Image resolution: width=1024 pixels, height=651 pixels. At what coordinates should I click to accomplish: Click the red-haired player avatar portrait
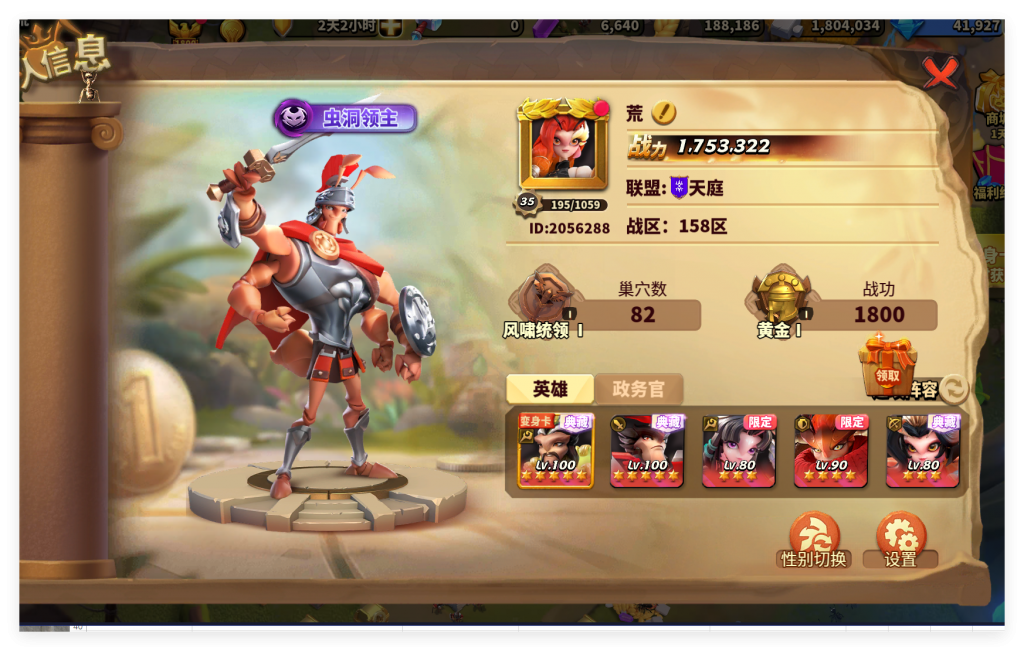(x=563, y=146)
